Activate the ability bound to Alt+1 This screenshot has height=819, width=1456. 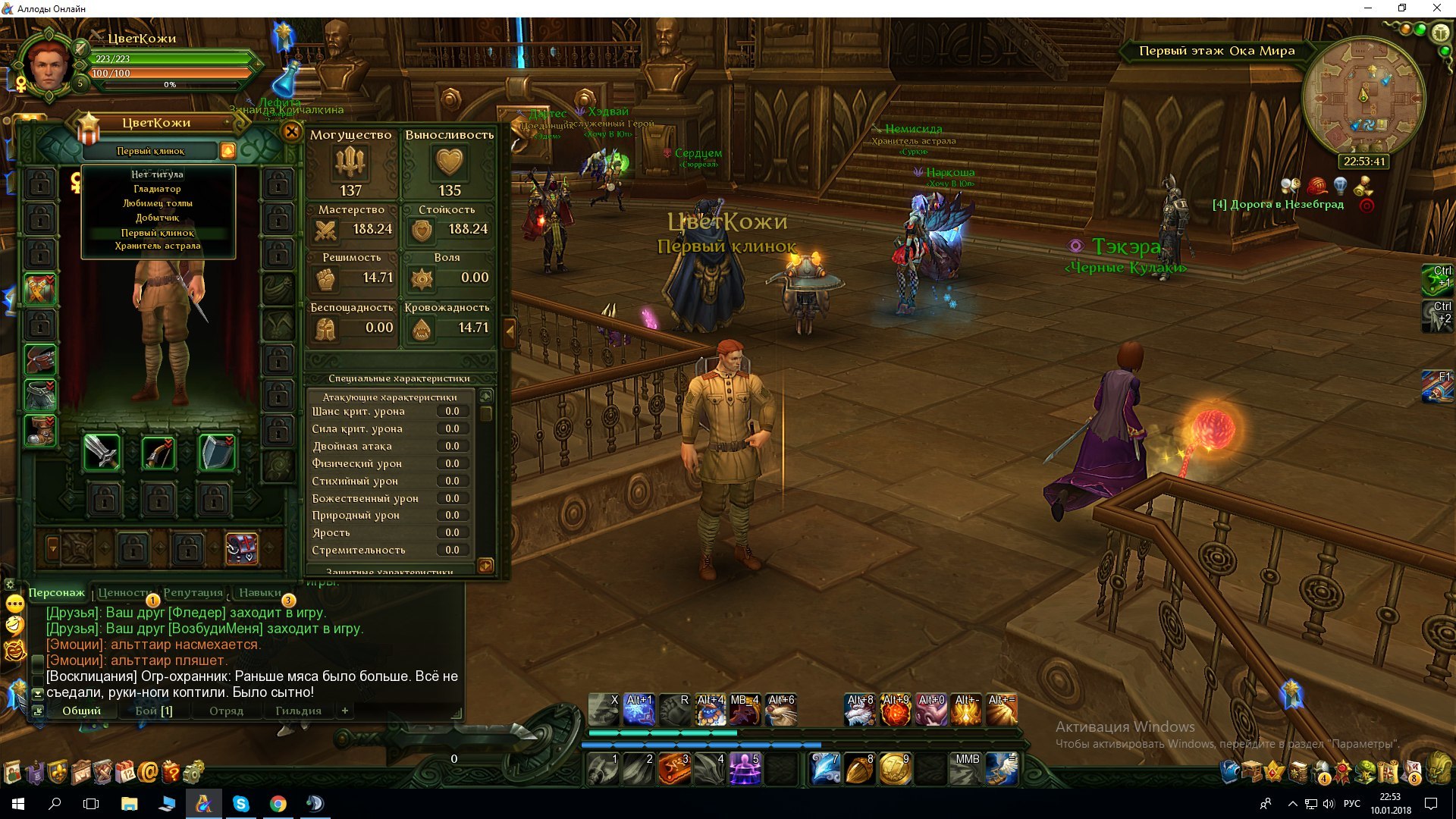coord(639,711)
